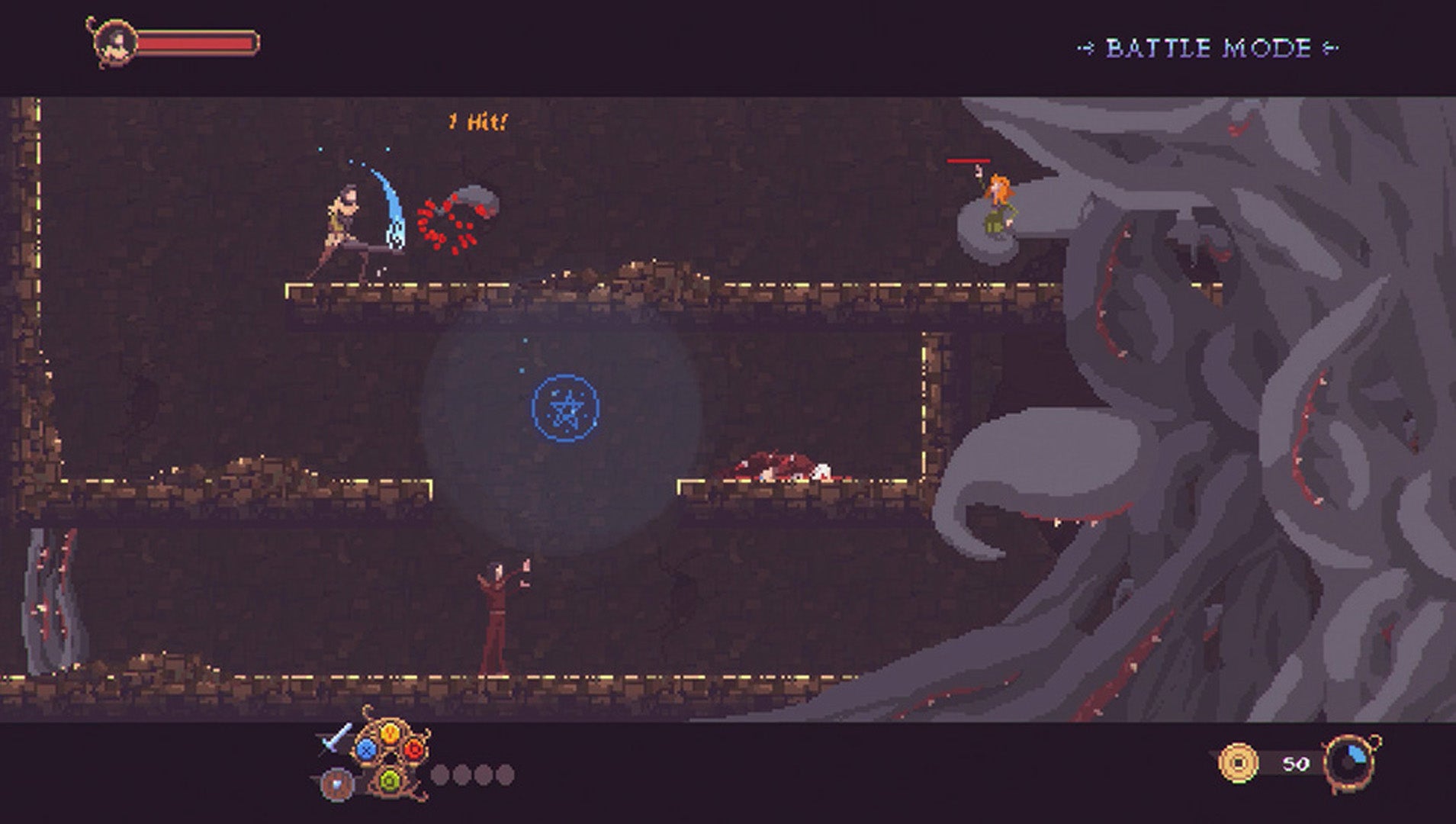Image resolution: width=1456 pixels, height=824 pixels.
Task: Select the round shield icon
Action: click(x=336, y=784)
